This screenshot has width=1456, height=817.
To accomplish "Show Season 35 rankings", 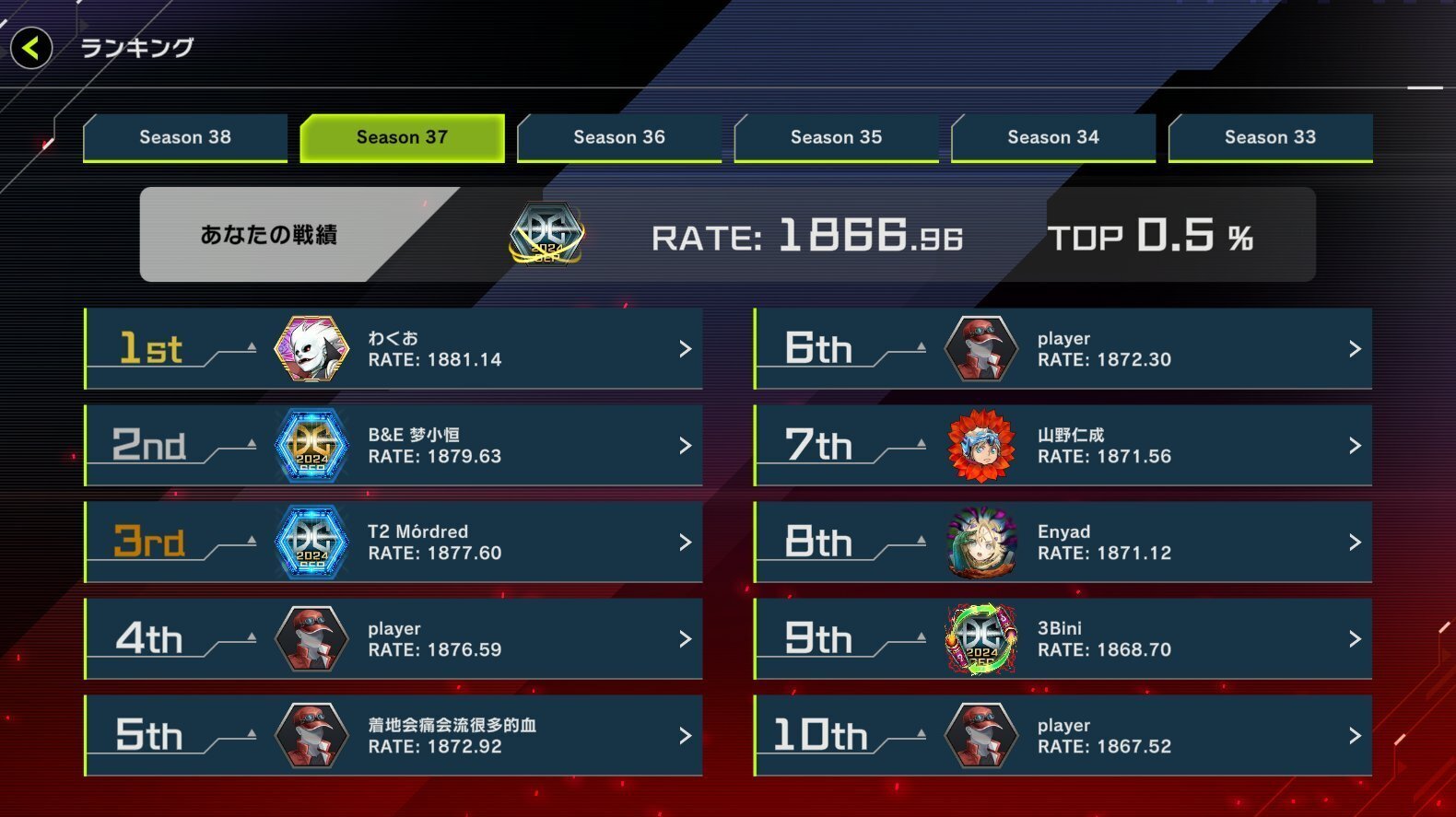I will pyautogui.click(x=836, y=137).
